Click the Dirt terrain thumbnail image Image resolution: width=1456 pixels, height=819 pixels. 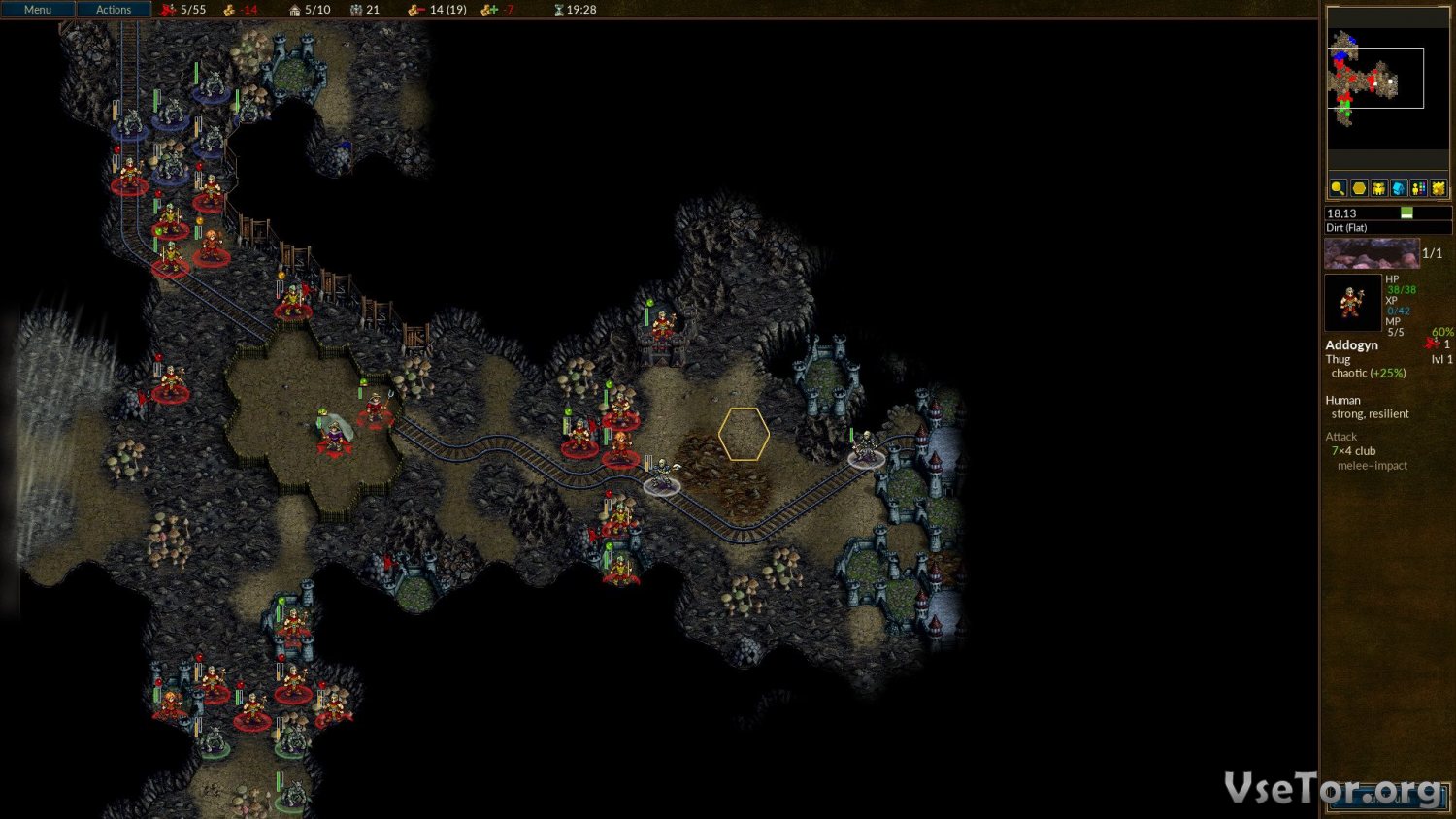pos(1372,253)
